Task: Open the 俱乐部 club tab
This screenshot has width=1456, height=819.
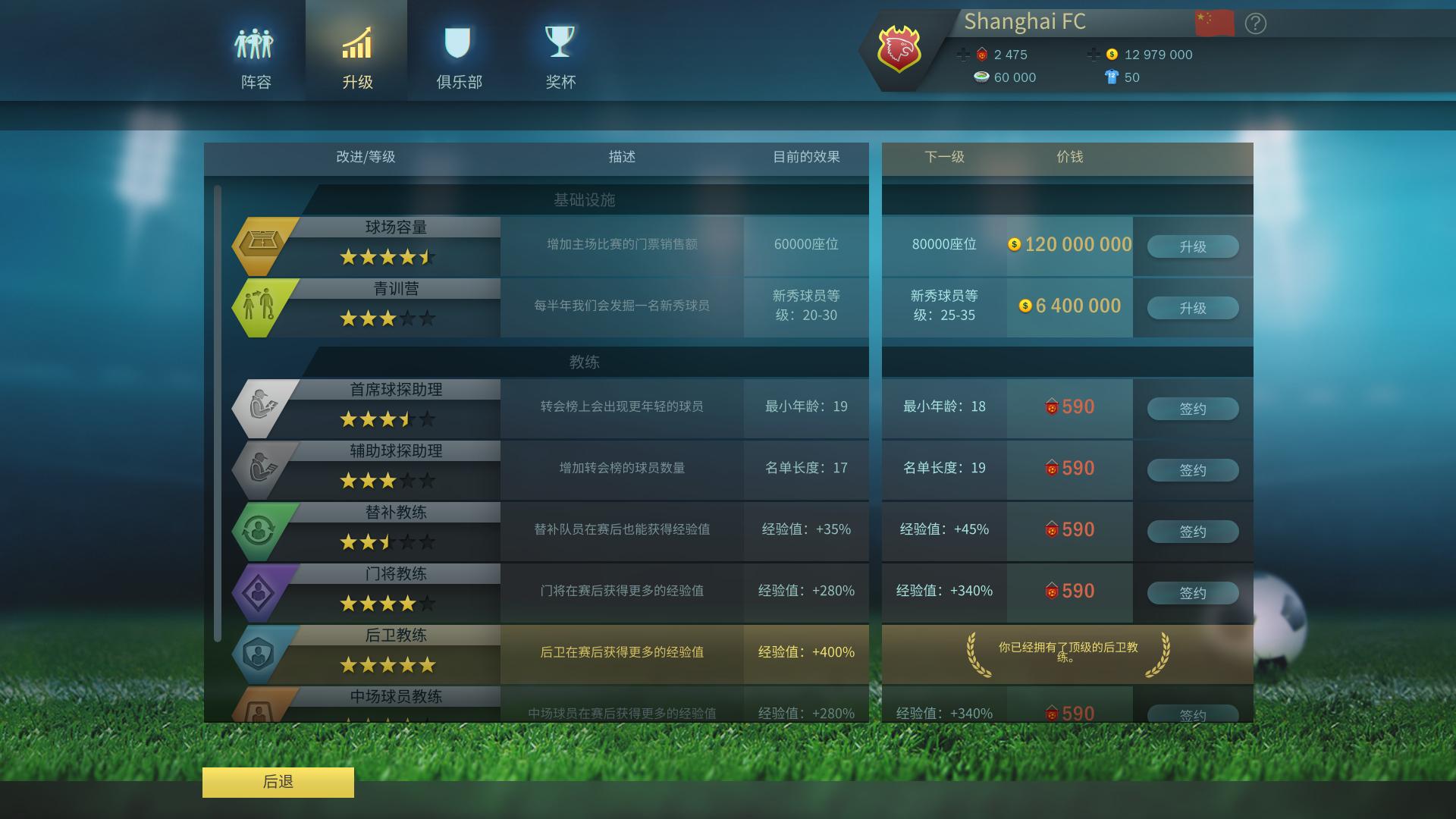Action: (458, 49)
